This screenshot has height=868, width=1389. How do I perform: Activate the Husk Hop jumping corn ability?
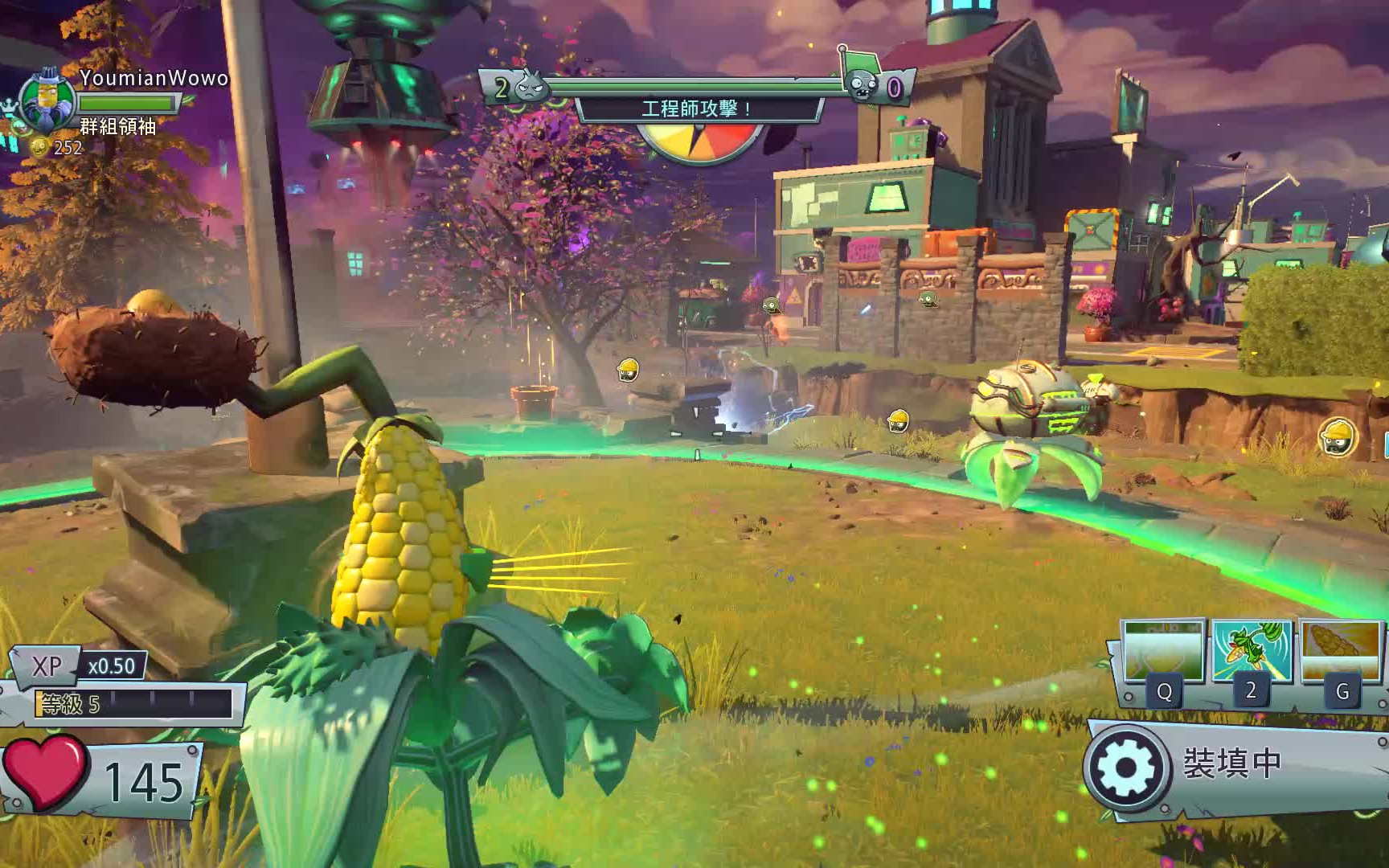(1251, 651)
